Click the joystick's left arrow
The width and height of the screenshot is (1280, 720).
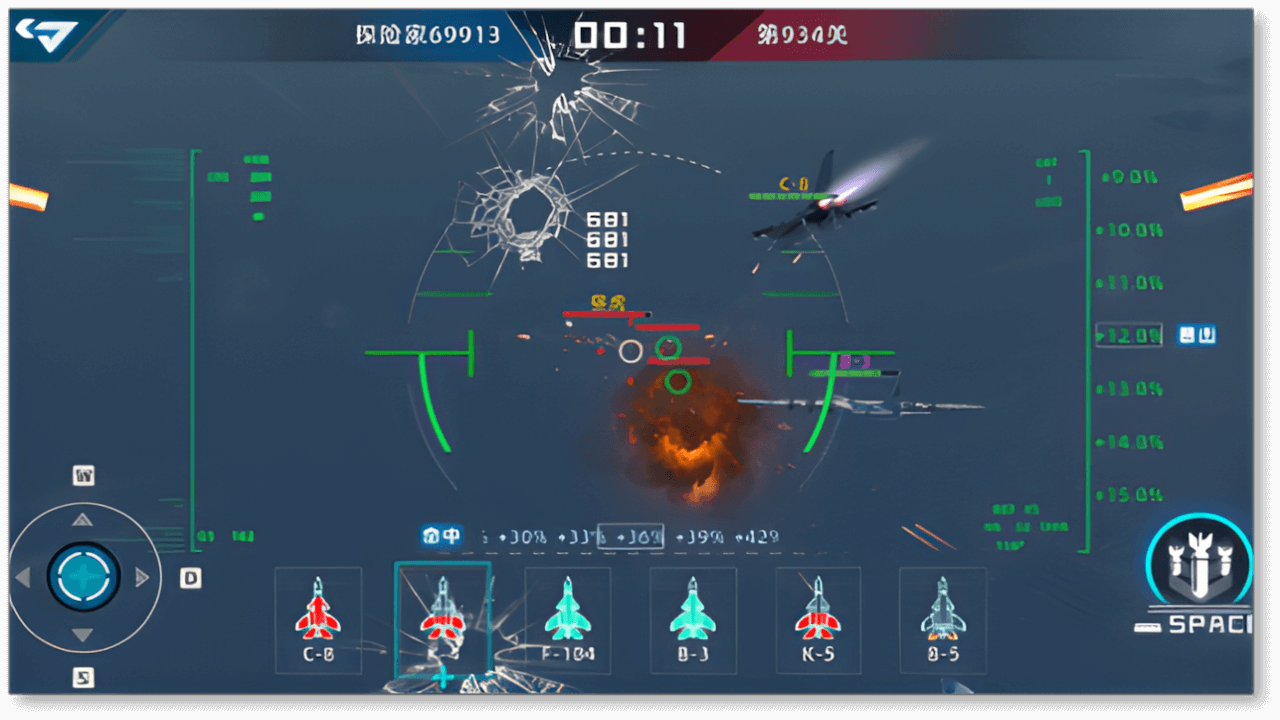[x=23, y=577]
